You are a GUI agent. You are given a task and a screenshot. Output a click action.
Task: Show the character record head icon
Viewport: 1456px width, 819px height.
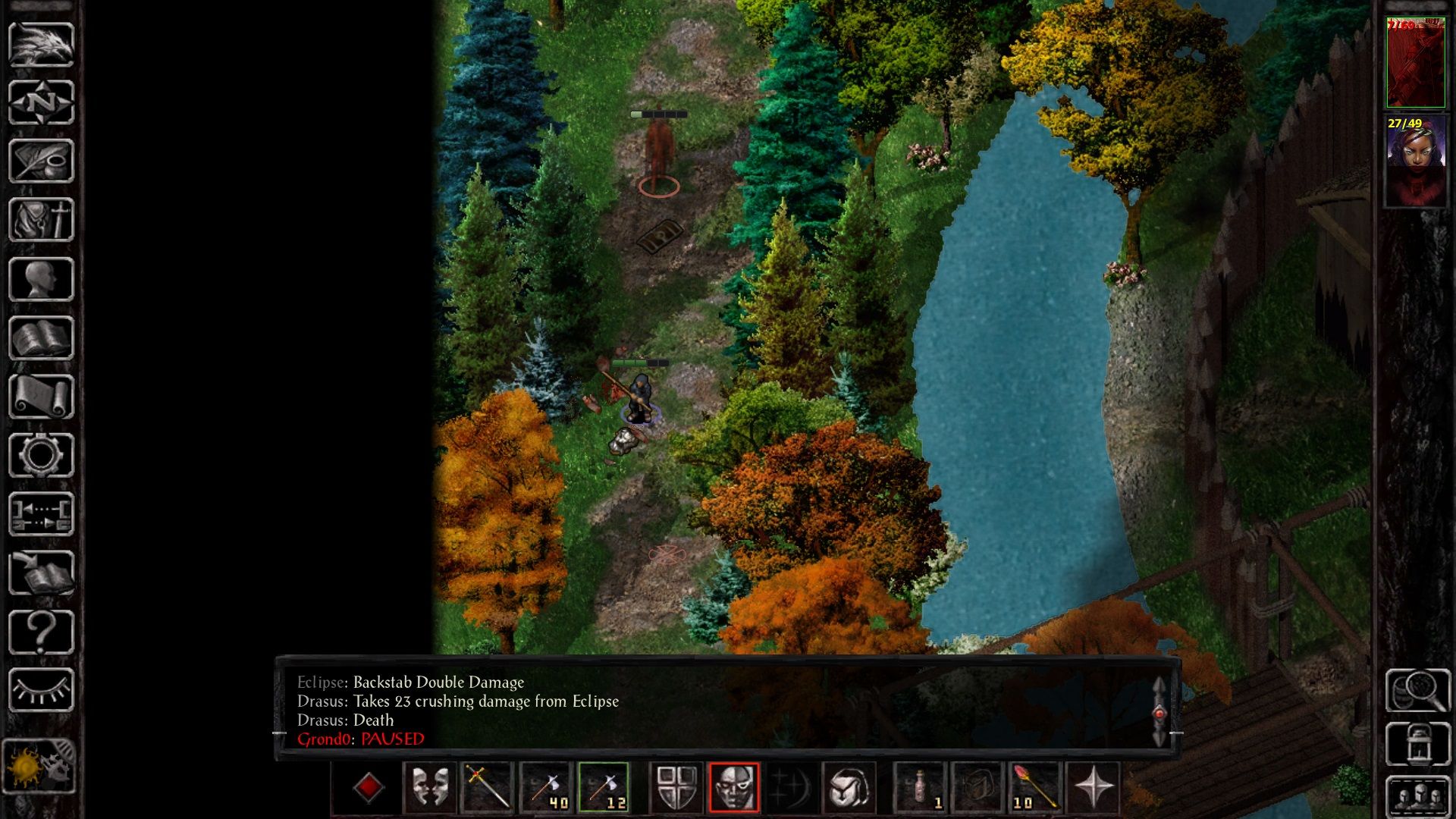click(41, 279)
